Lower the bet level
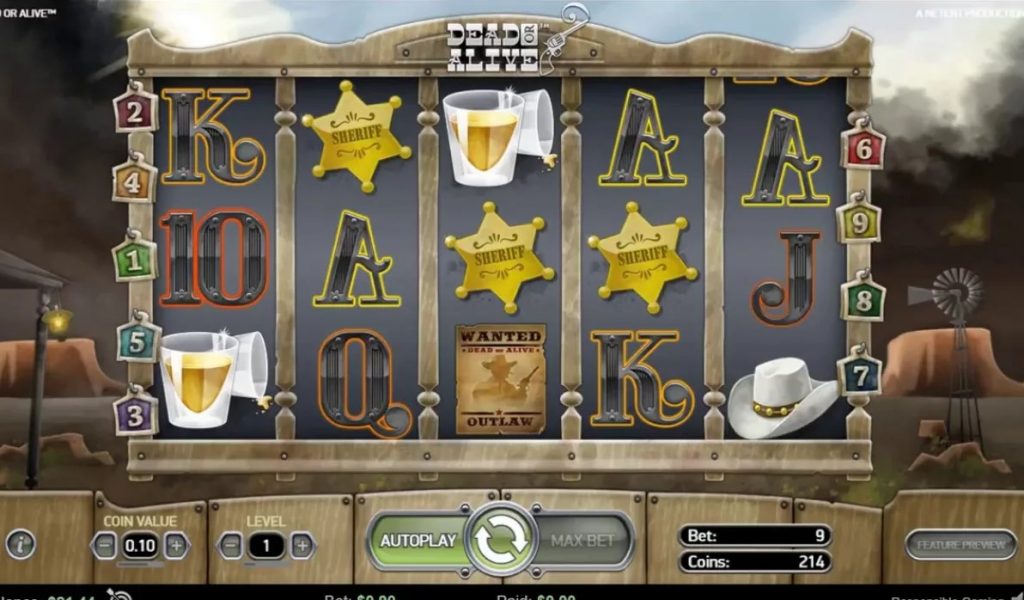This screenshot has height=600, width=1024. [x=230, y=545]
